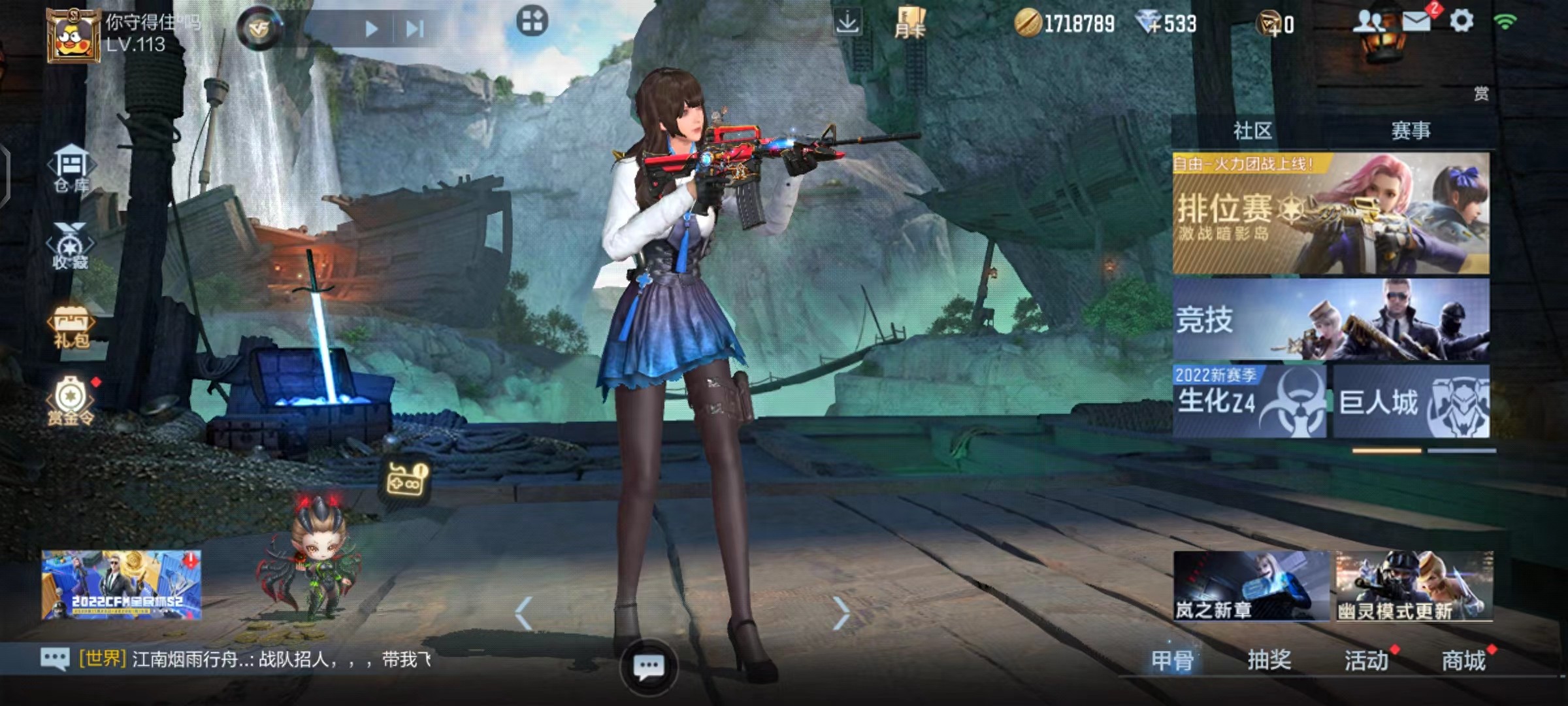This screenshot has width=1568, height=706.
Task: Choose the 生化Z4 biohazard mode
Action: coord(1249,401)
